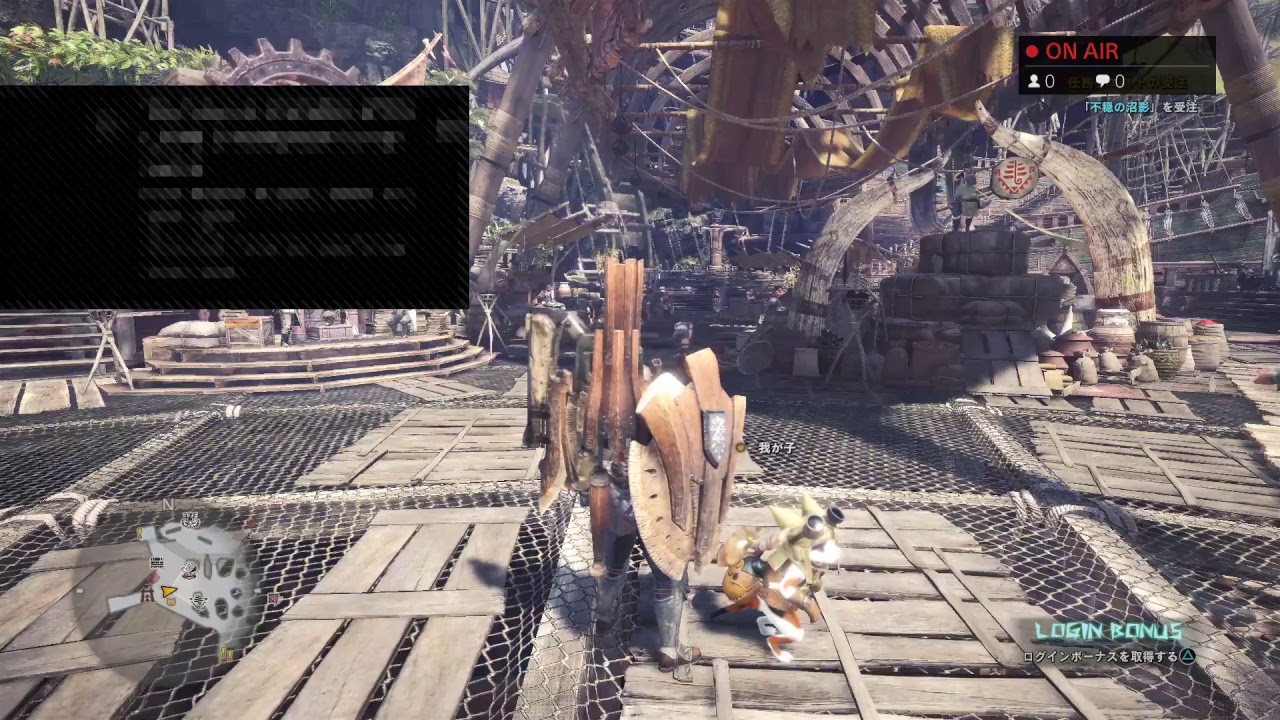
Task: Click the comment speech bubble icon
Action: click(x=1104, y=80)
